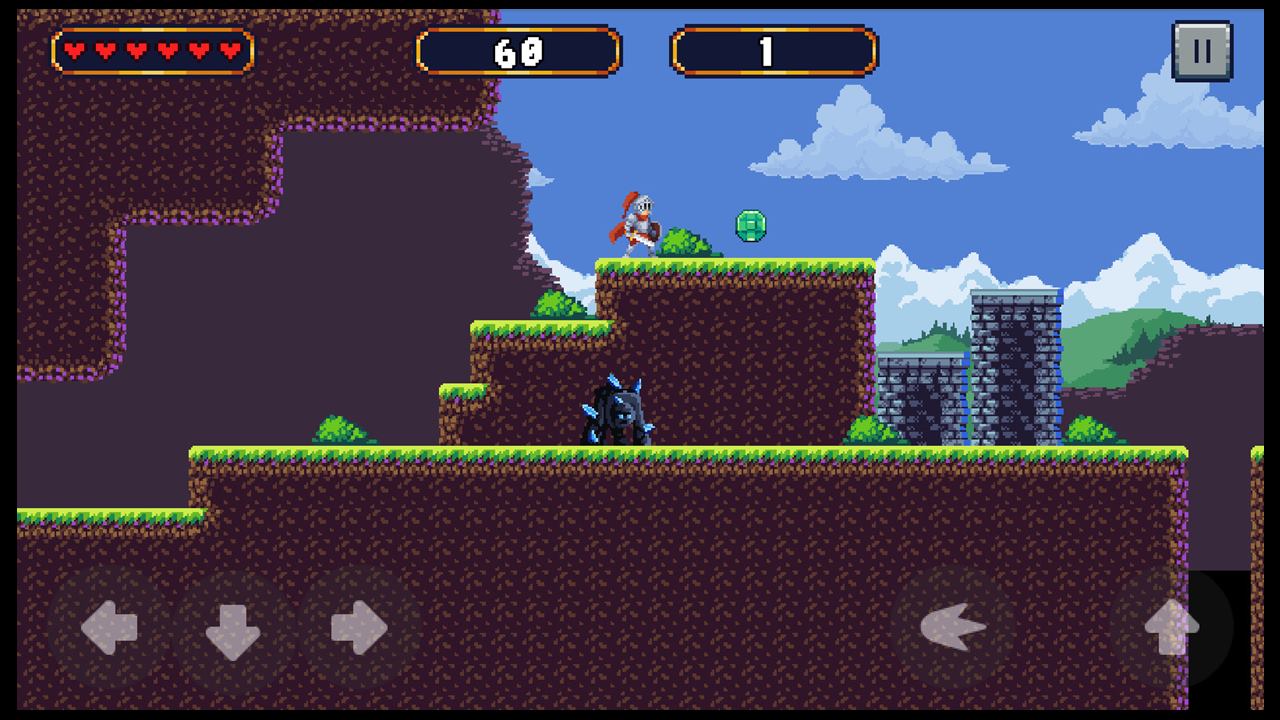Activate the sword attack button

coord(953,629)
